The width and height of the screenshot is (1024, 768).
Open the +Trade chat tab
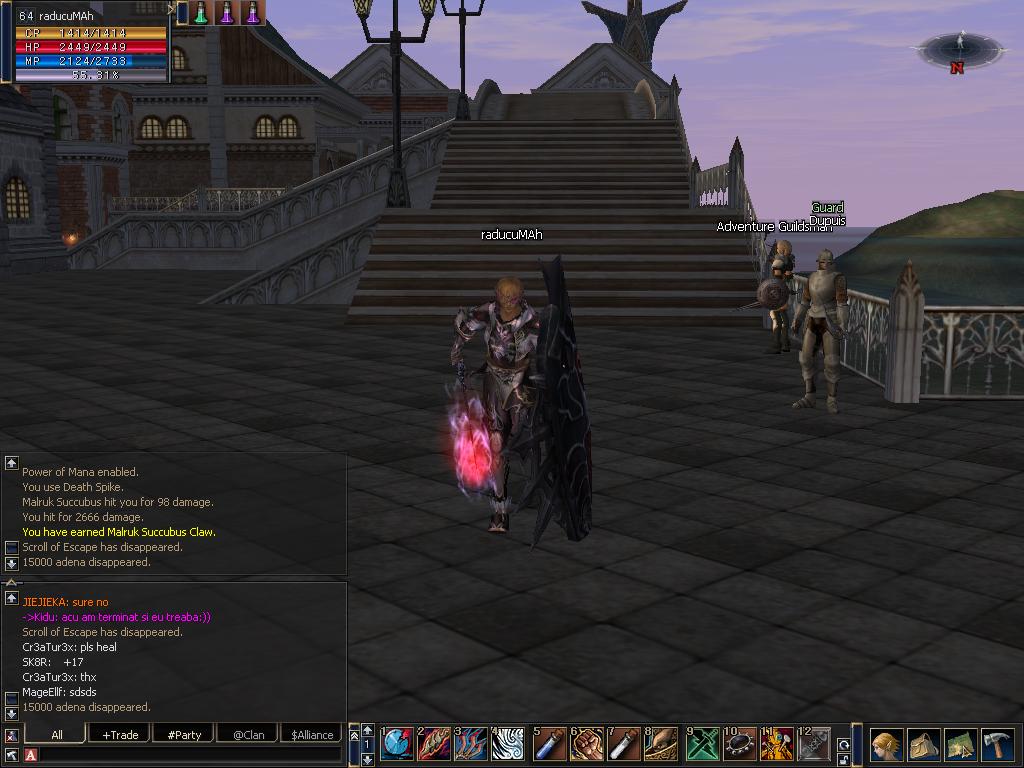(120, 734)
